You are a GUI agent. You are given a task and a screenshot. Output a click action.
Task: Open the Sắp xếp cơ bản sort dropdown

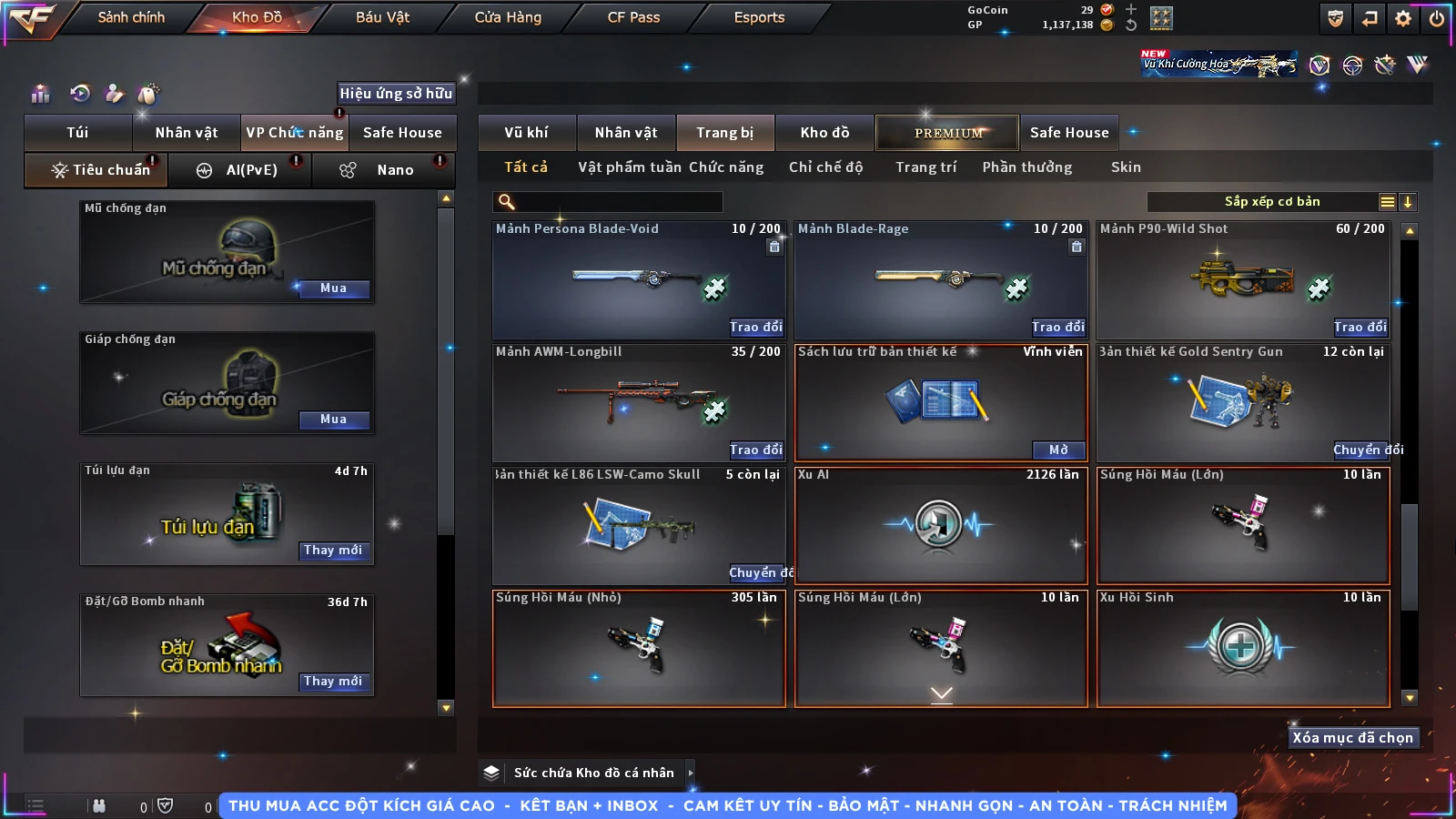point(1272,202)
